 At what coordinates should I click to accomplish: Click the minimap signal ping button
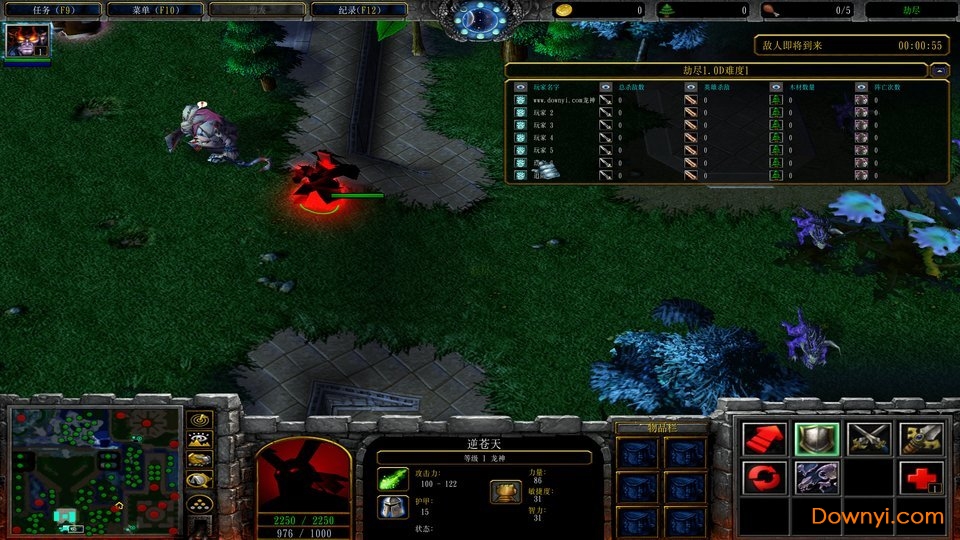[x=200, y=419]
